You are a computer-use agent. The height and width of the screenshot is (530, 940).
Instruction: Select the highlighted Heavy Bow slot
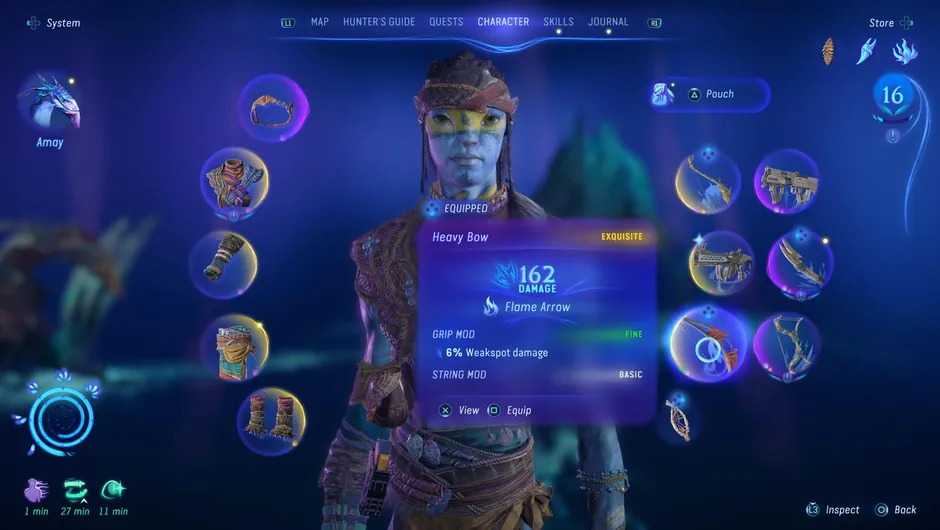tap(707, 343)
